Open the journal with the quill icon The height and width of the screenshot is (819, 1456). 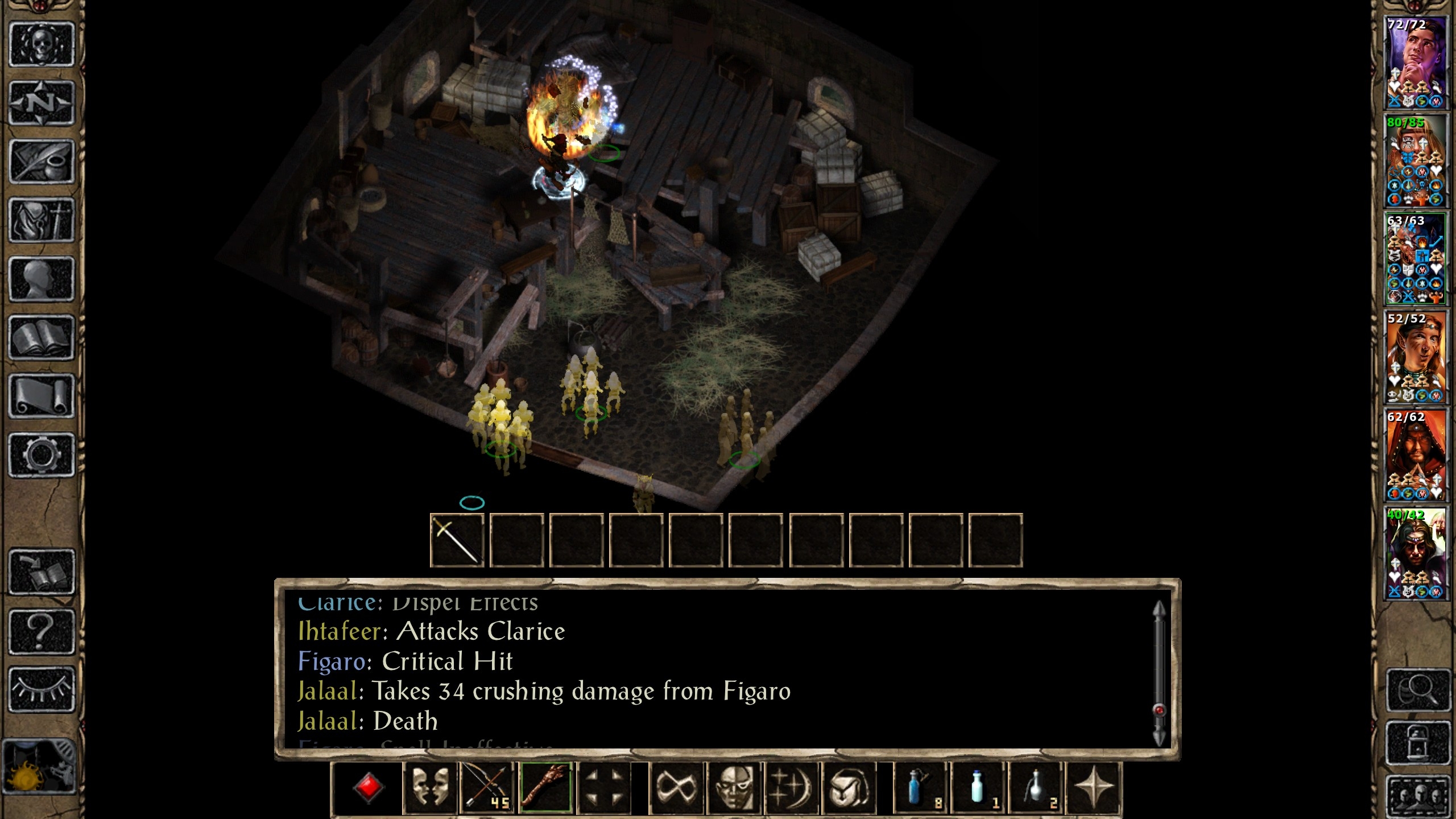click(42, 162)
